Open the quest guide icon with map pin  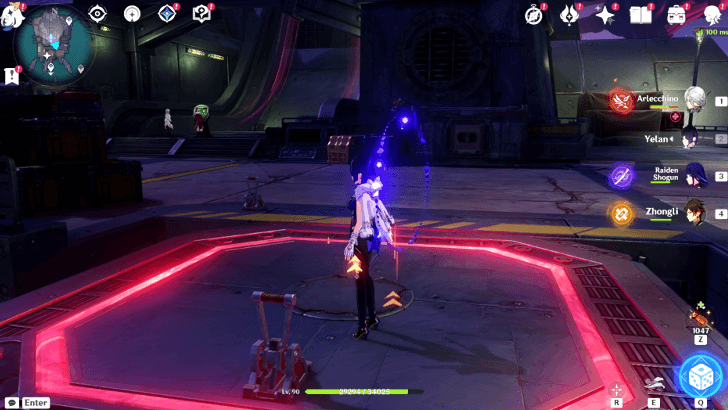(x=202, y=13)
